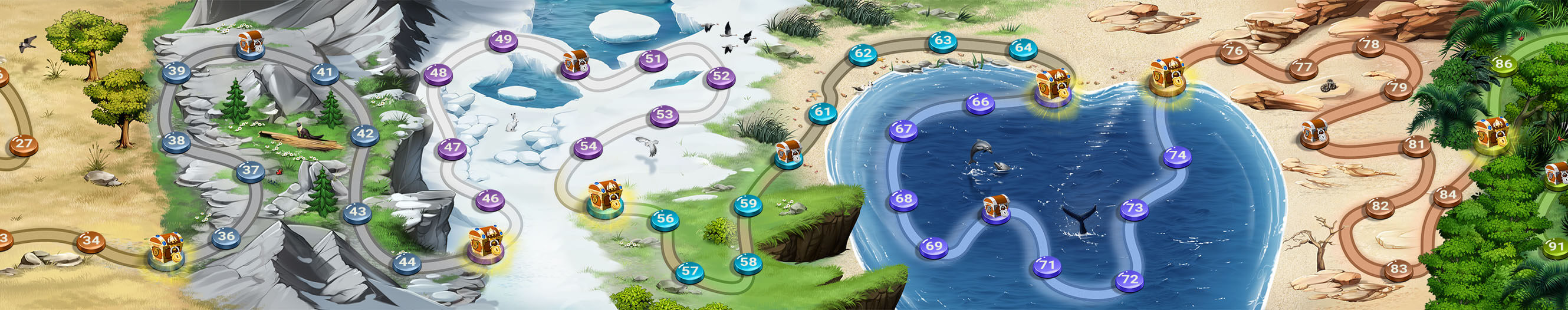Image resolution: width=1568 pixels, height=310 pixels.
Task: Select level 34 node
Action: coord(91,240)
